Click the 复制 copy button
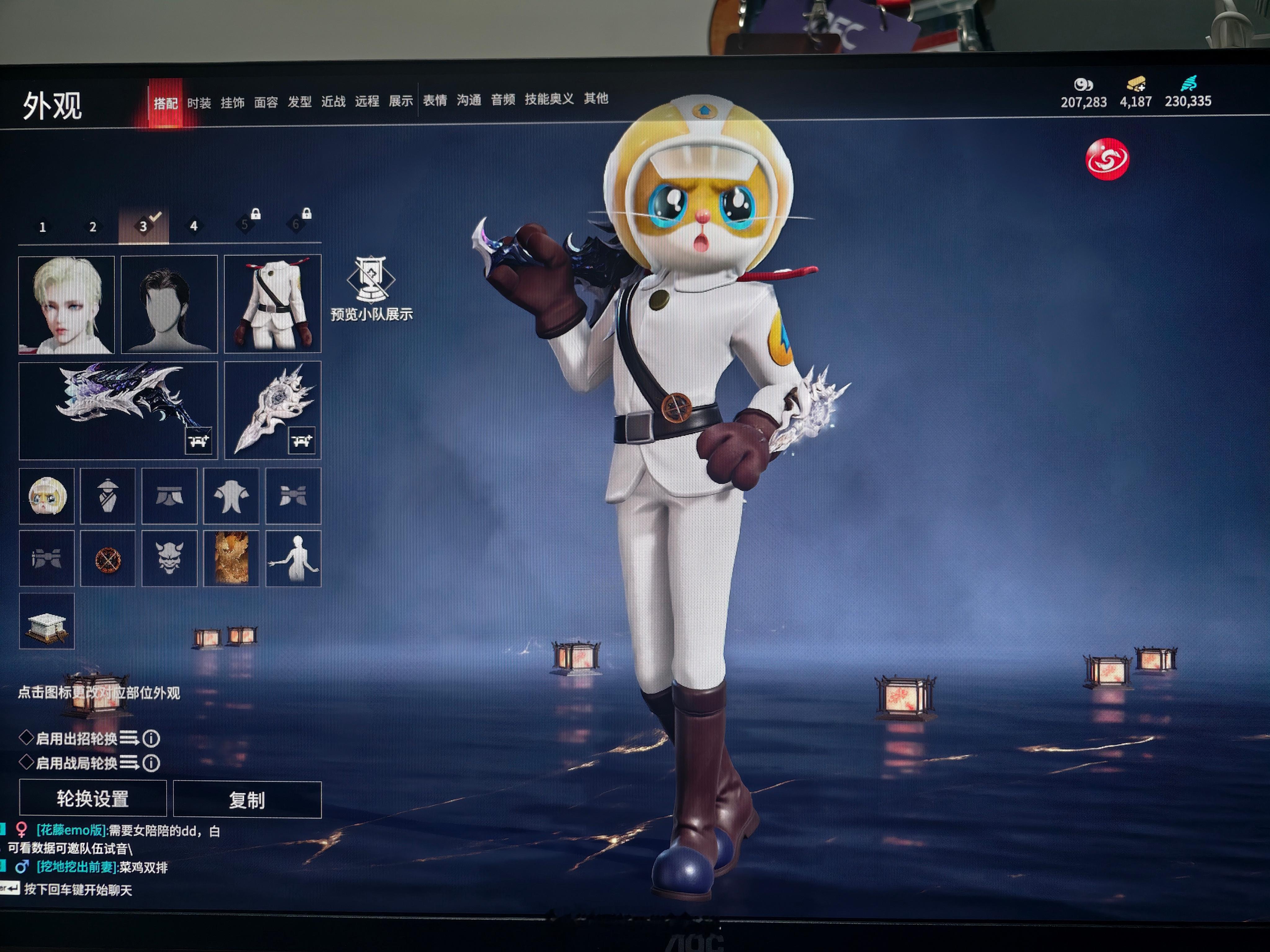 pyautogui.click(x=247, y=799)
